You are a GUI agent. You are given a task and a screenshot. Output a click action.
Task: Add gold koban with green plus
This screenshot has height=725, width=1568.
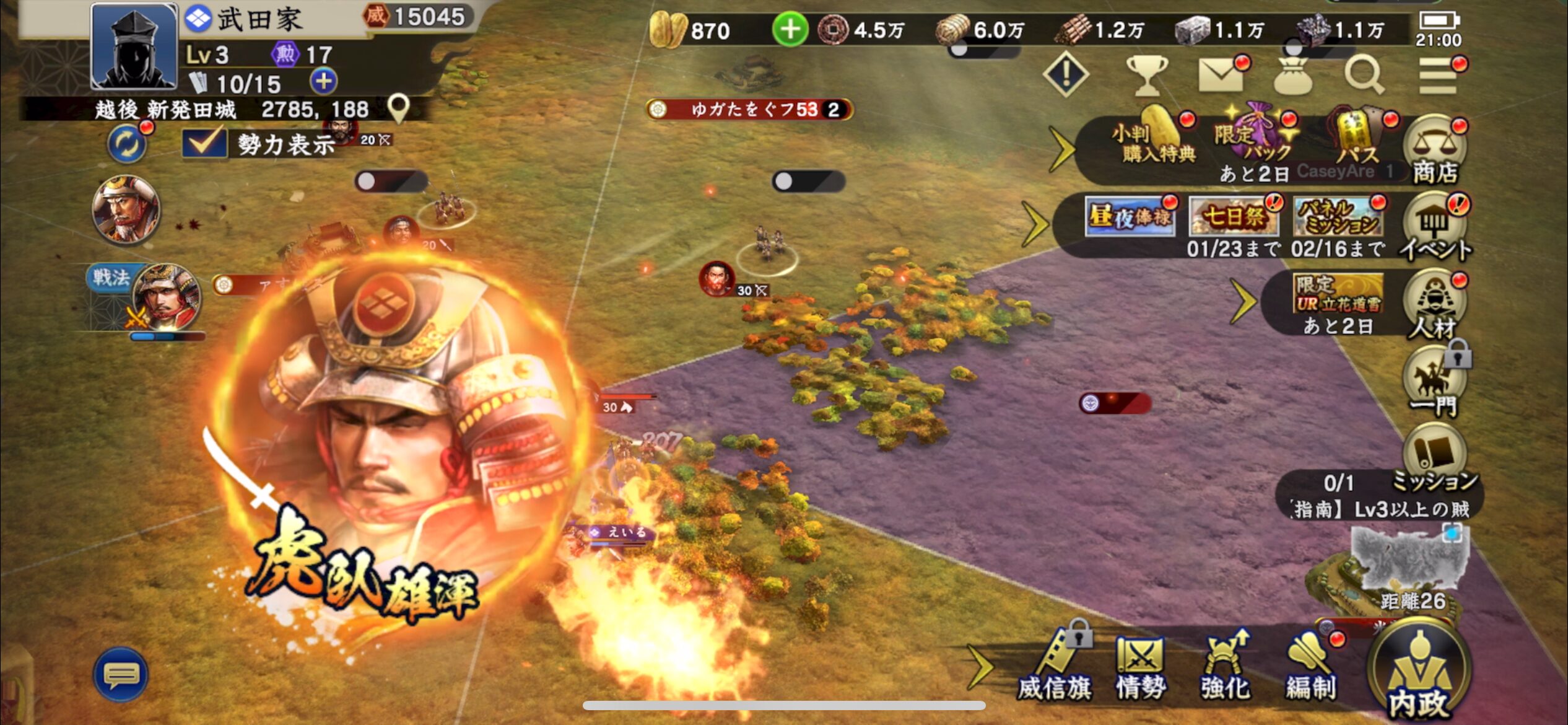790,30
